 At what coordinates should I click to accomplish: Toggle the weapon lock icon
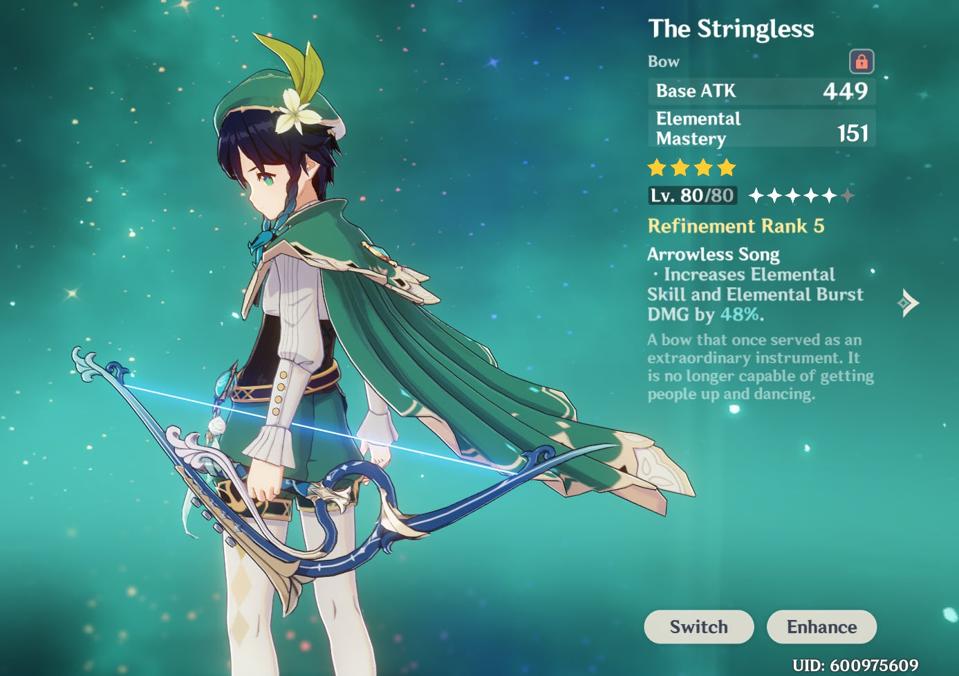[861, 61]
